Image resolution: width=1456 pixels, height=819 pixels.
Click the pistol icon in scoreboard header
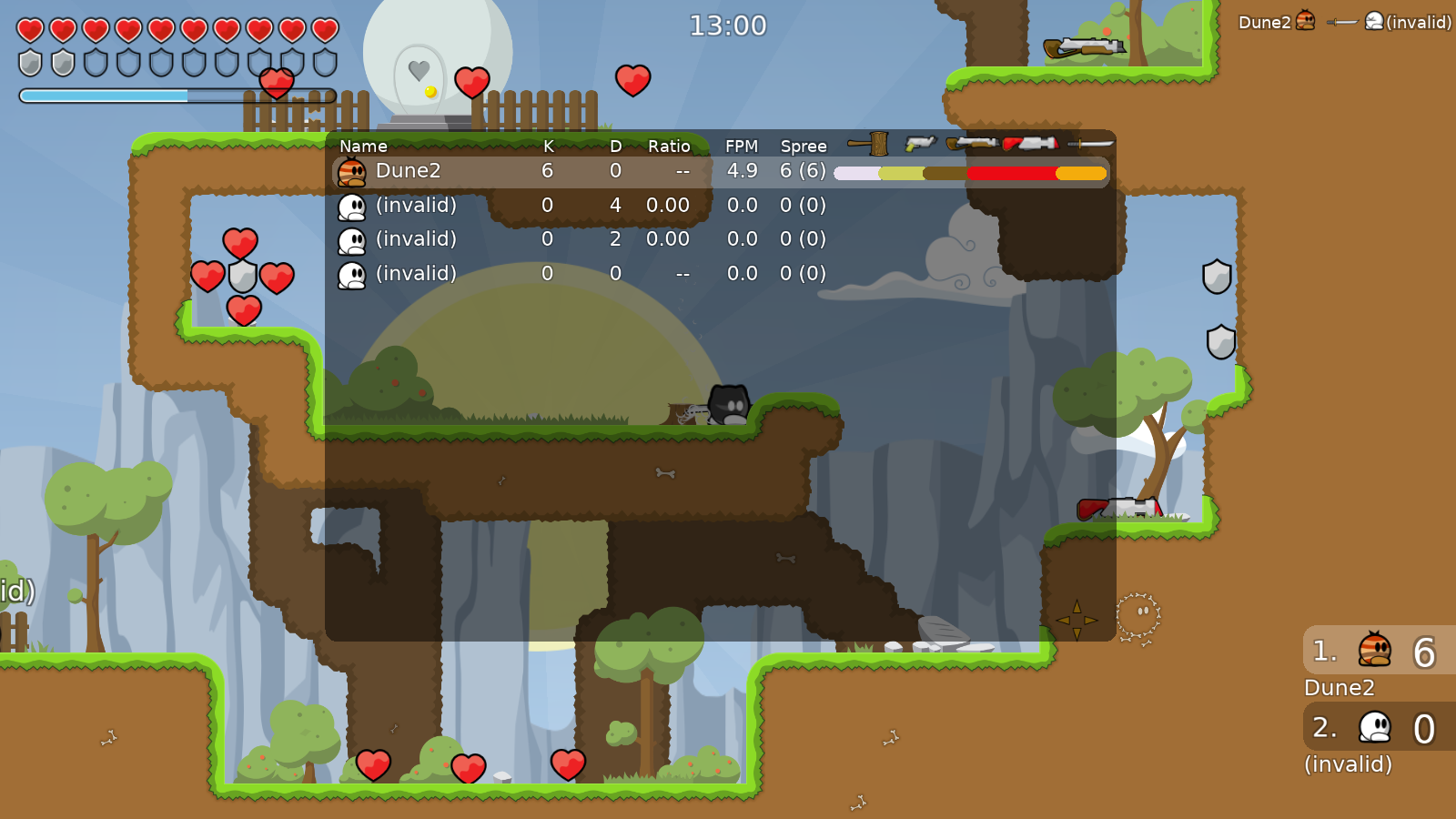tap(920, 144)
